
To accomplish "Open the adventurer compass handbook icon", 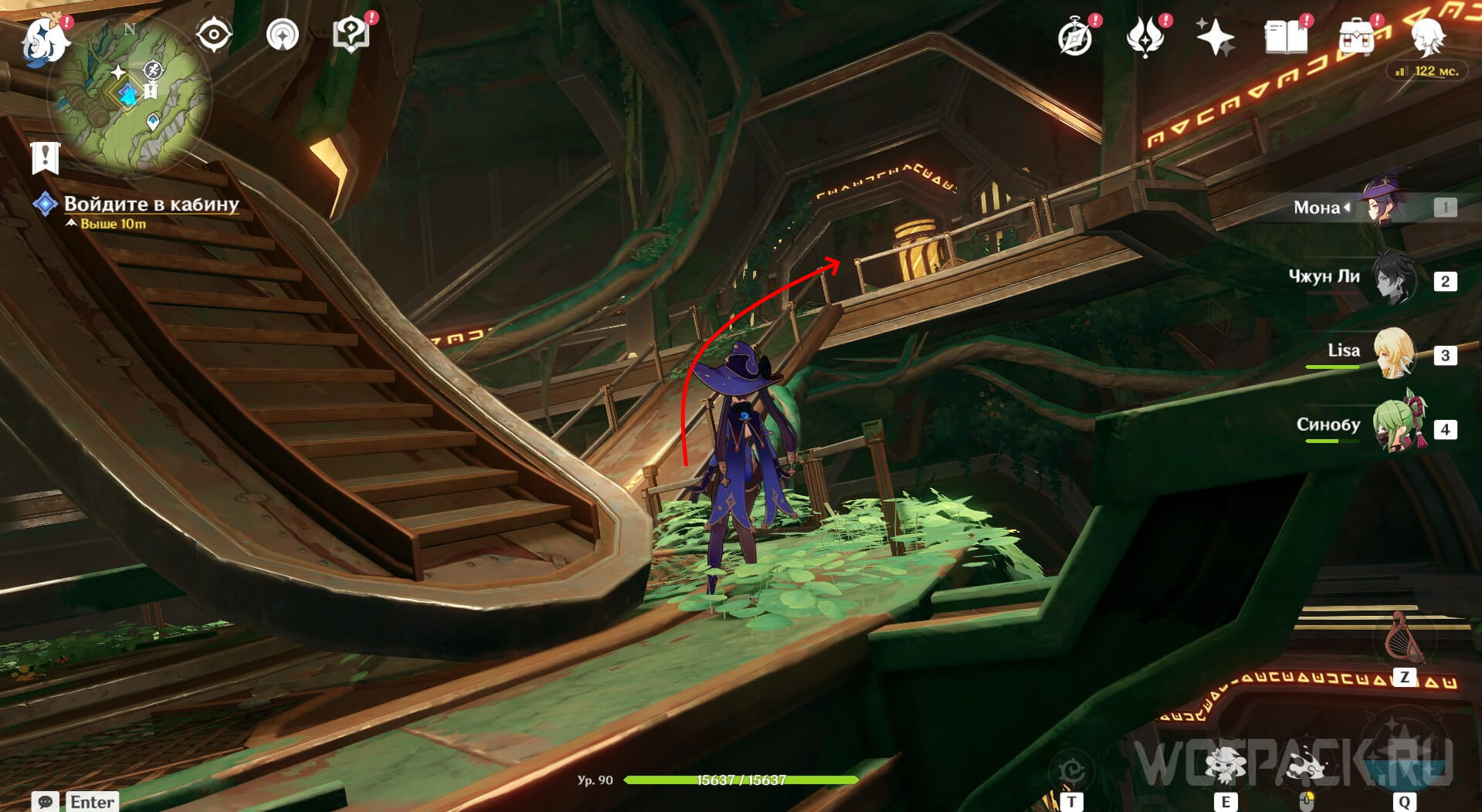I will pyautogui.click(x=1075, y=37).
